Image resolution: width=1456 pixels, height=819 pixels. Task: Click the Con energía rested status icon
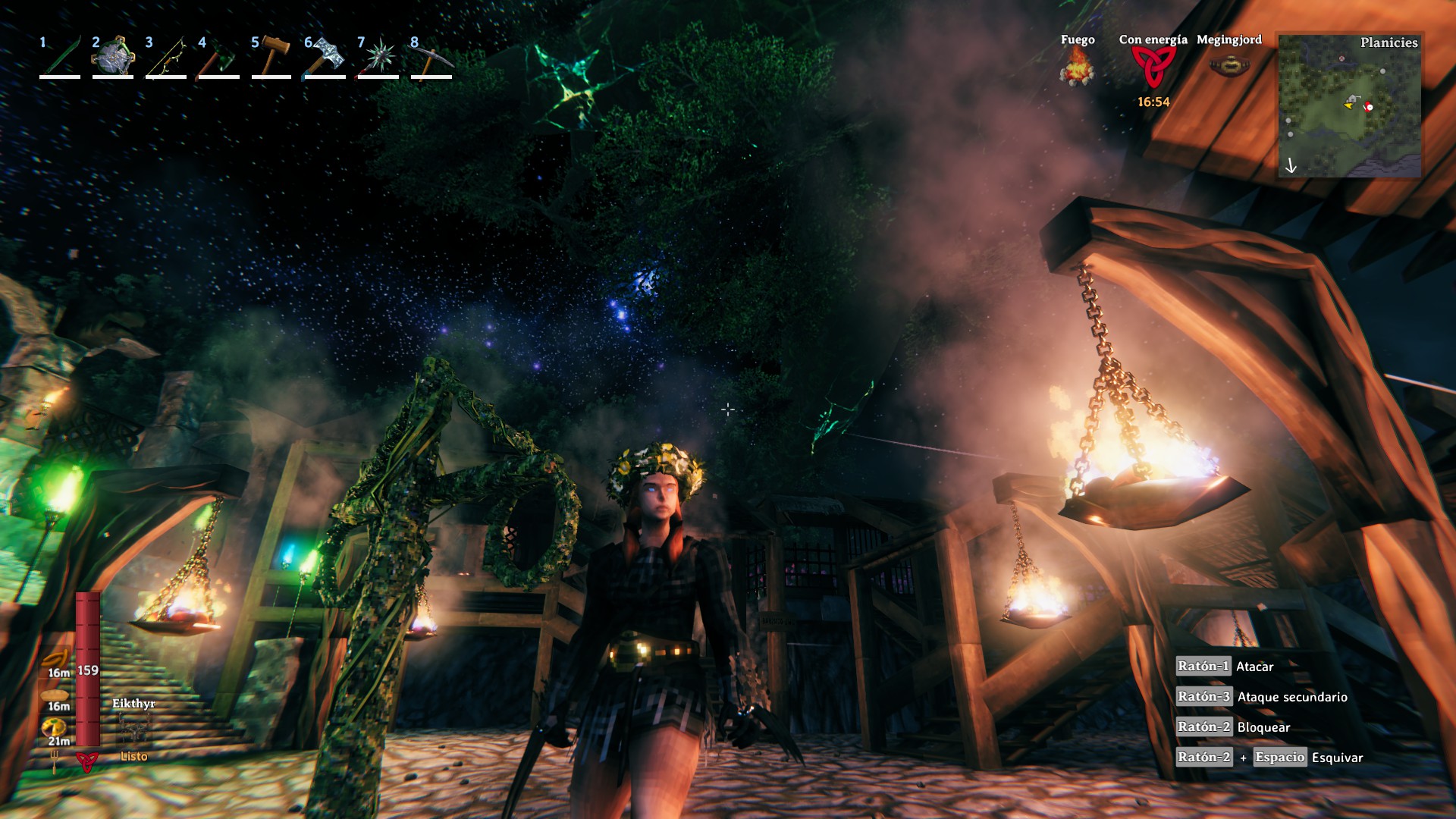point(1153,67)
